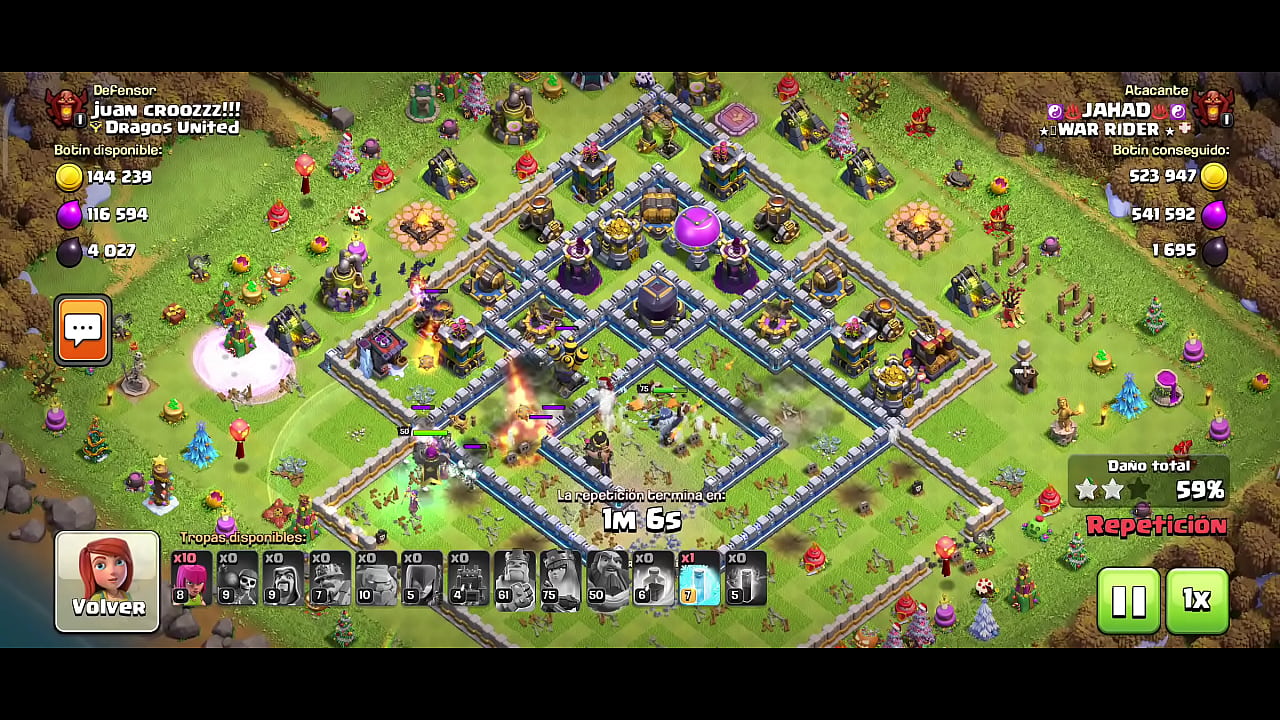Select the Archer troop slot
The image size is (1280, 720).
tap(191, 579)
